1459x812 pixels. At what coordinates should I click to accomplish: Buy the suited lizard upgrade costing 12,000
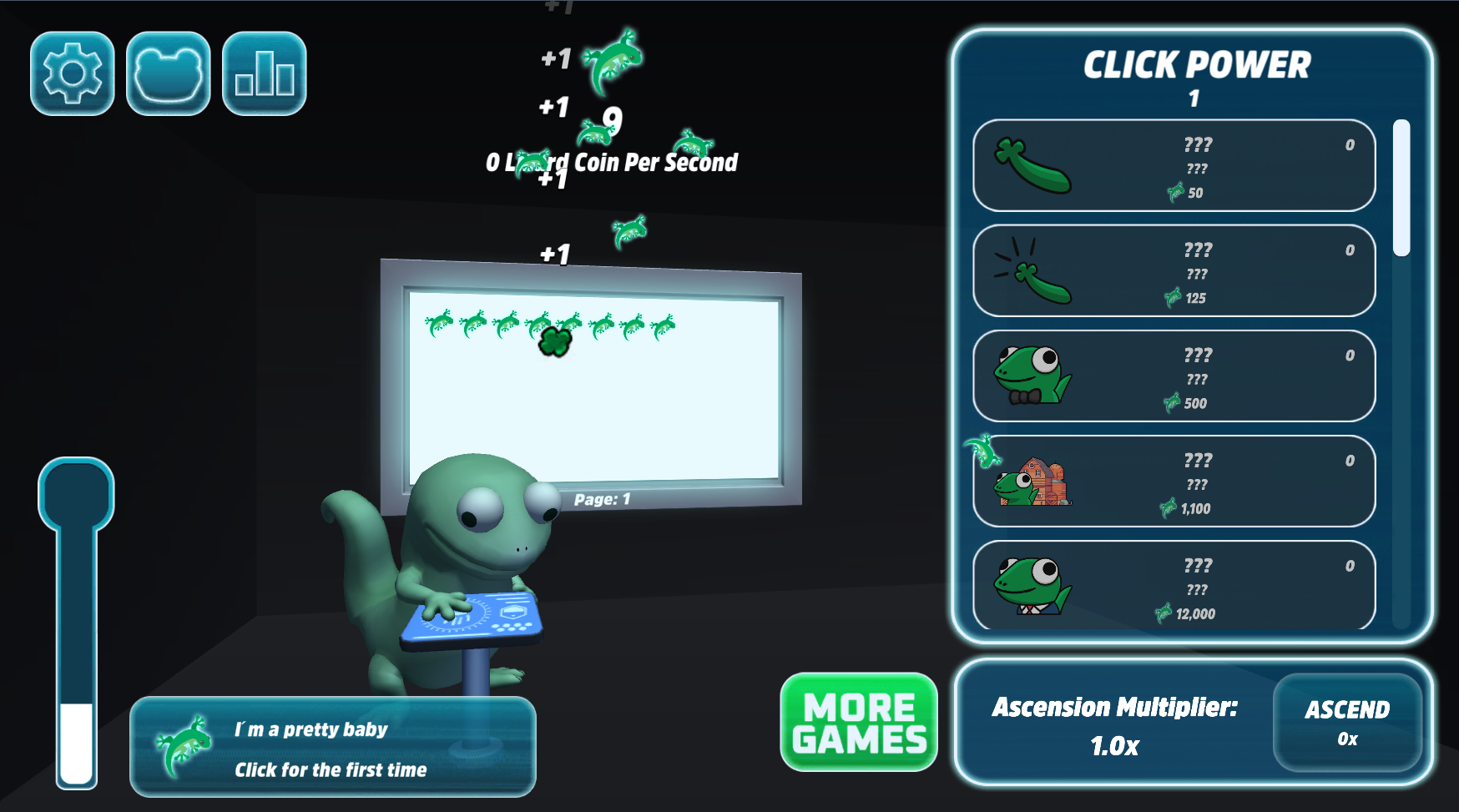click(x=1174, y=585)
